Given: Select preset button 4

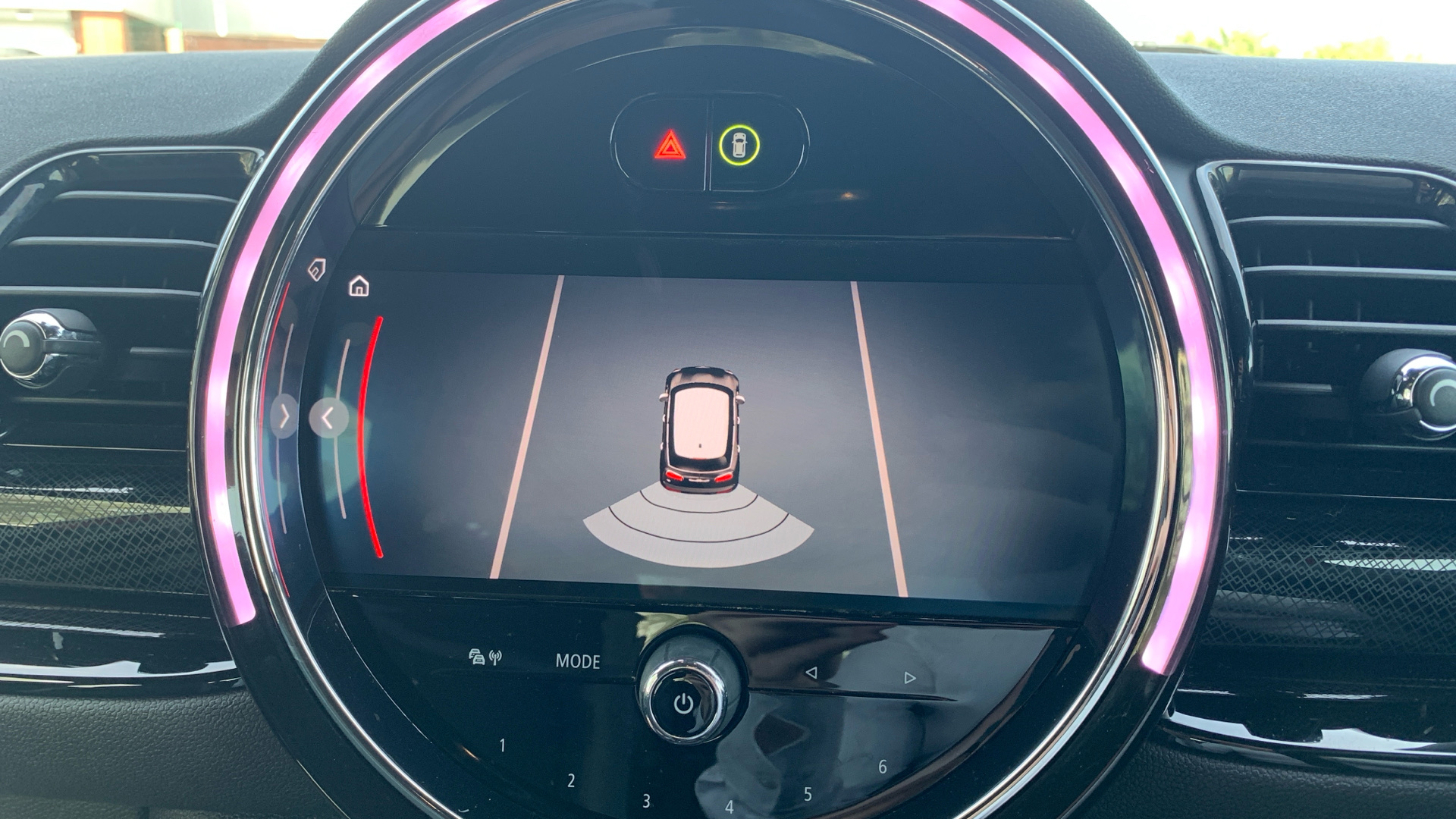Looking at the screenshot, I should tap(729, 807).
